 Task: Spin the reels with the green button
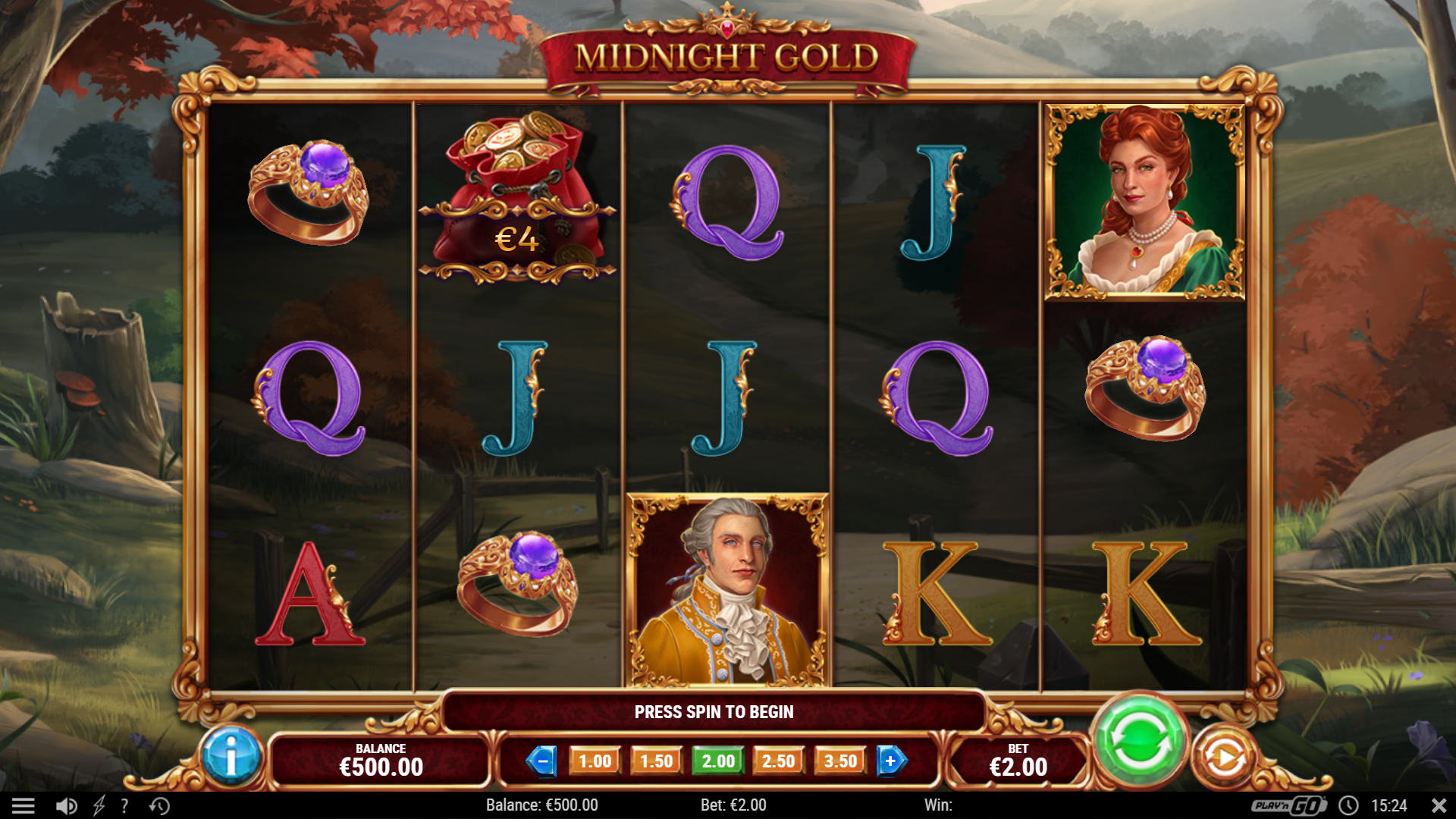1138,741
